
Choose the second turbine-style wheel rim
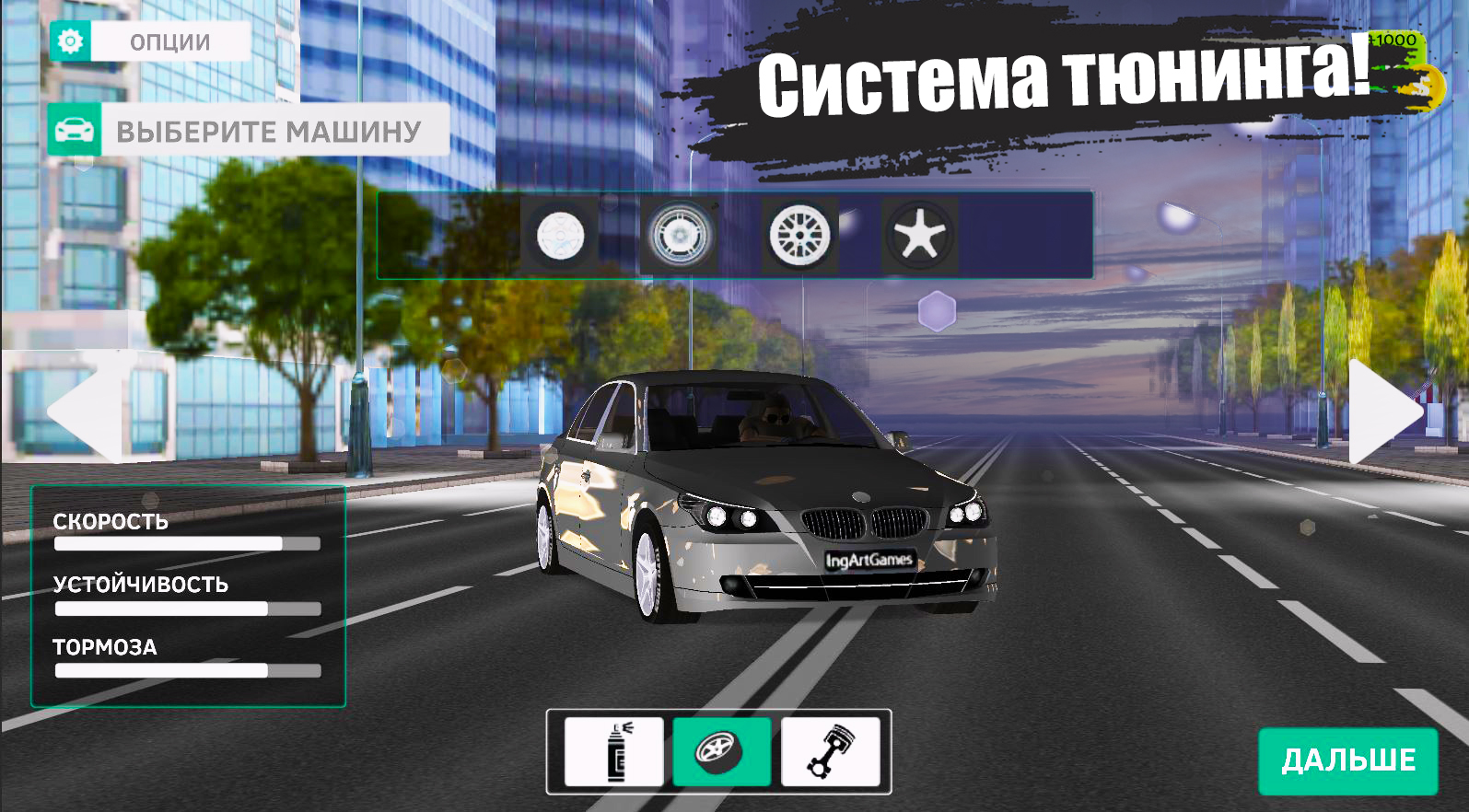point(679,237)
